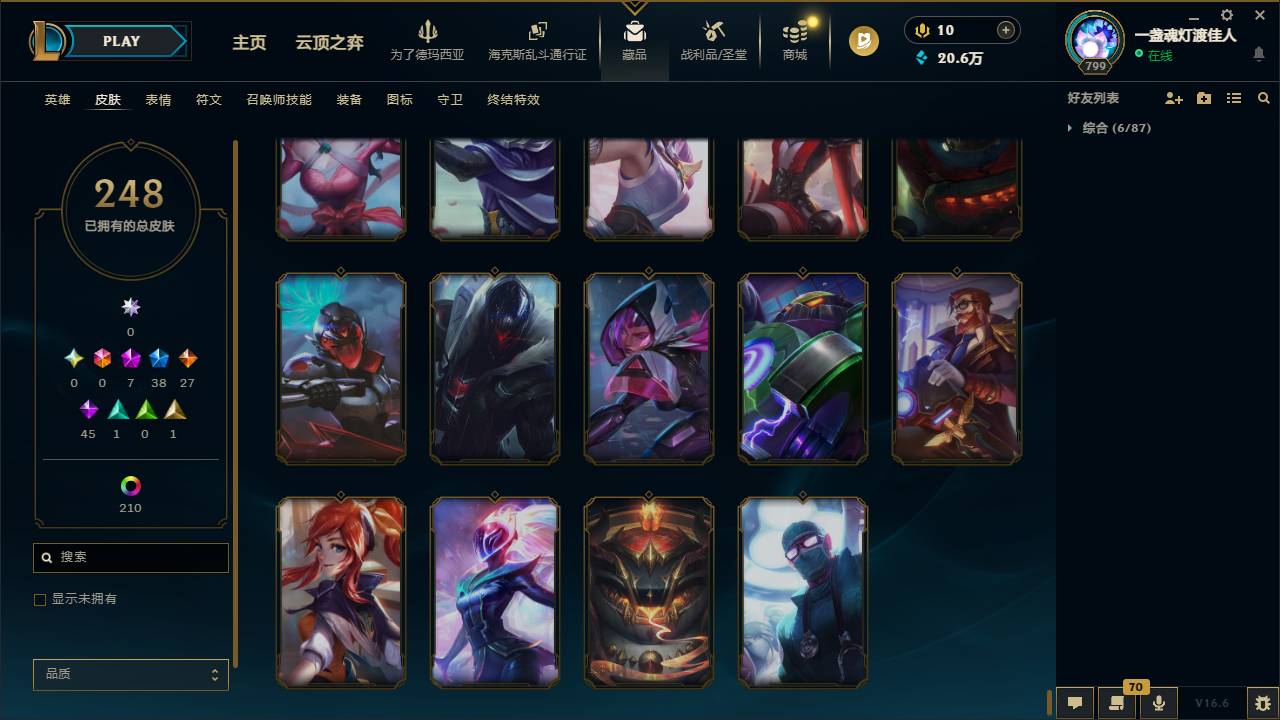Click the search input field on the left

(x=130, y=557)
